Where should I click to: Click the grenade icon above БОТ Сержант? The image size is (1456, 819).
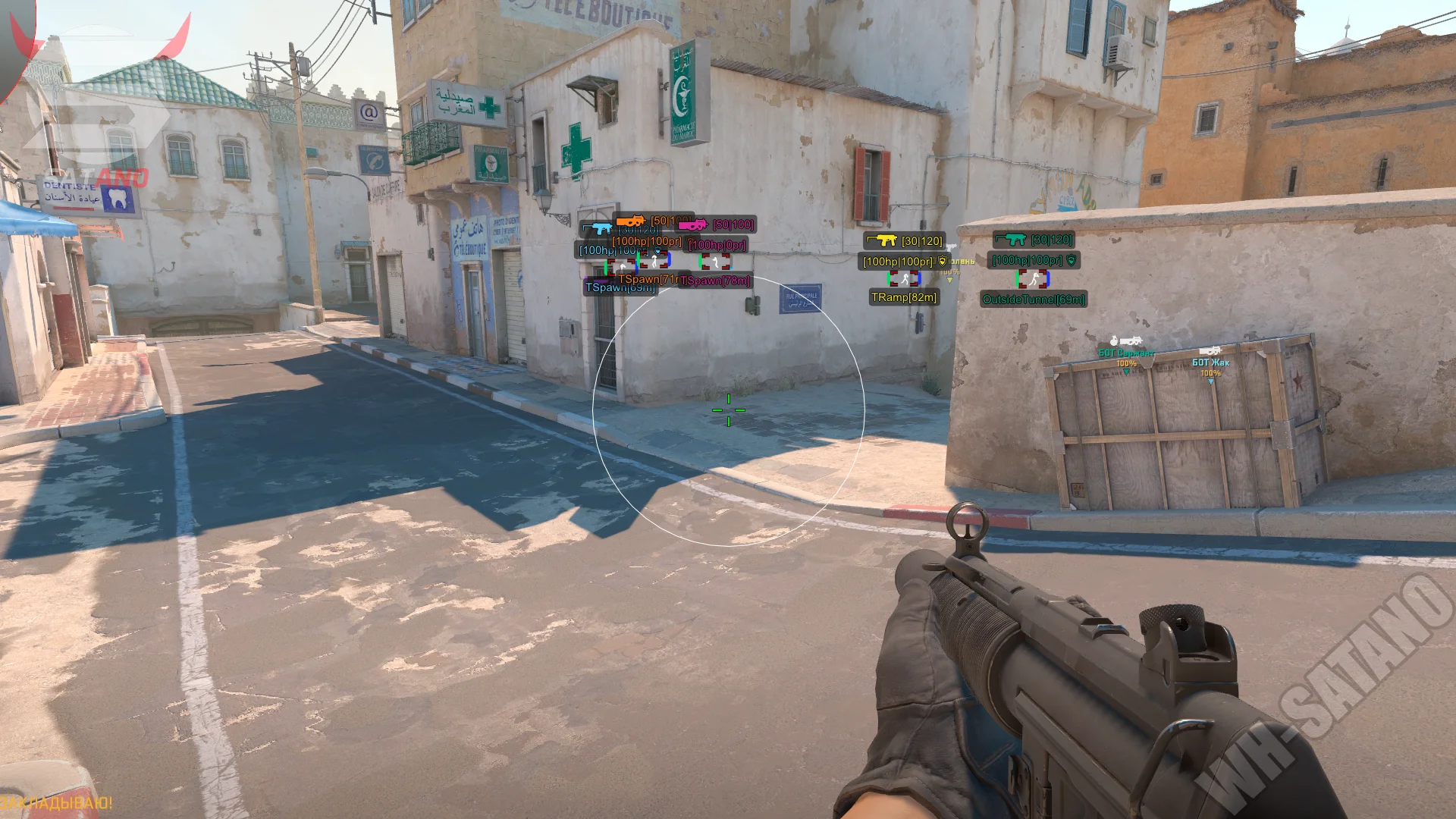1113,340
